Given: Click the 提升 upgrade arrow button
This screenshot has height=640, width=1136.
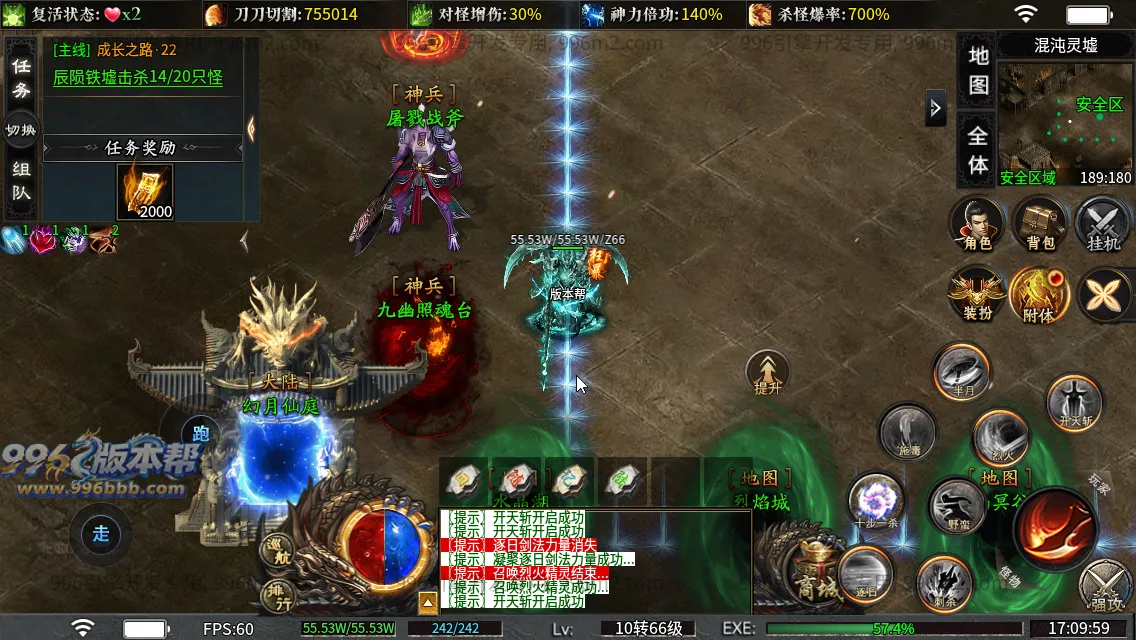Looking at the screenshot, I should pyautogui.click(x=768, y=373).
